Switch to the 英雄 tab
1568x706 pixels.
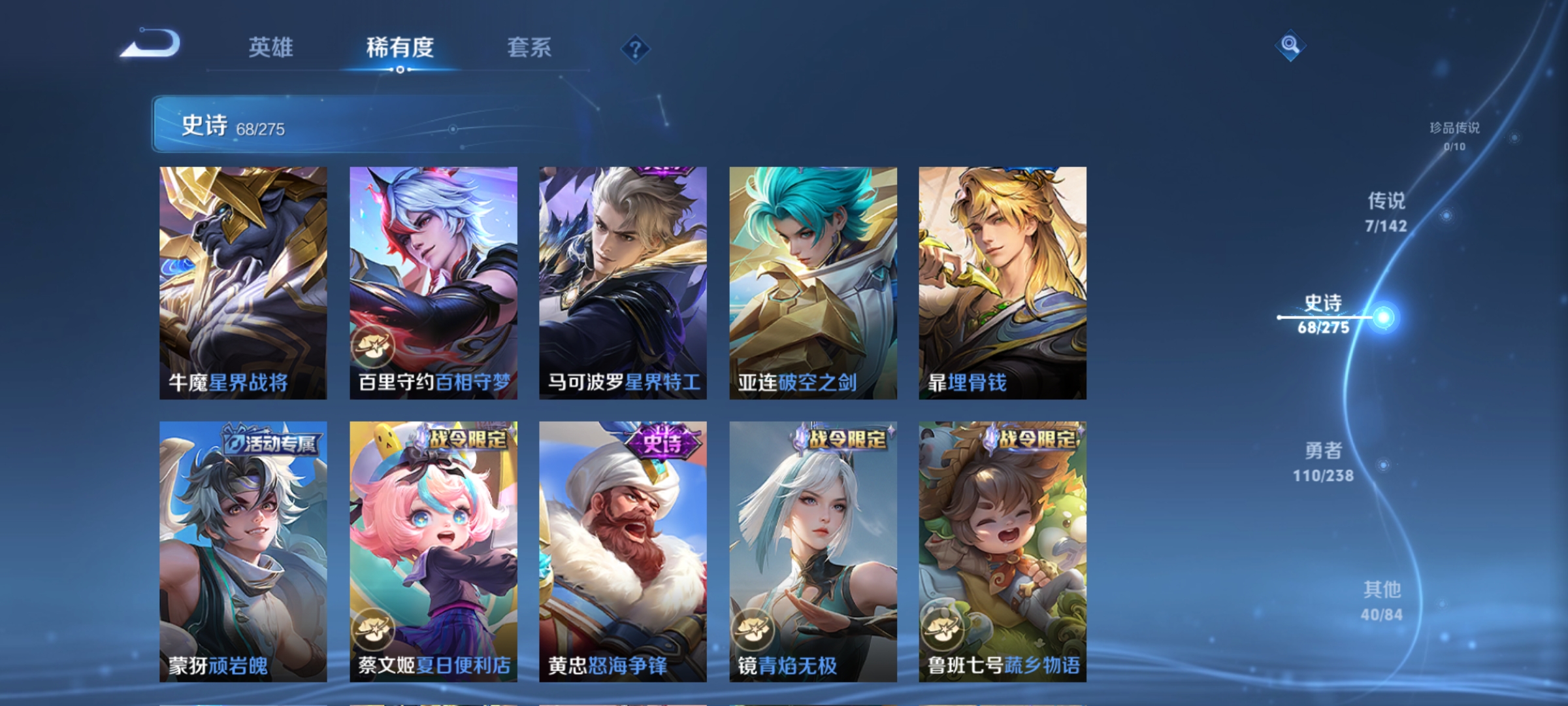coord(271,47)
